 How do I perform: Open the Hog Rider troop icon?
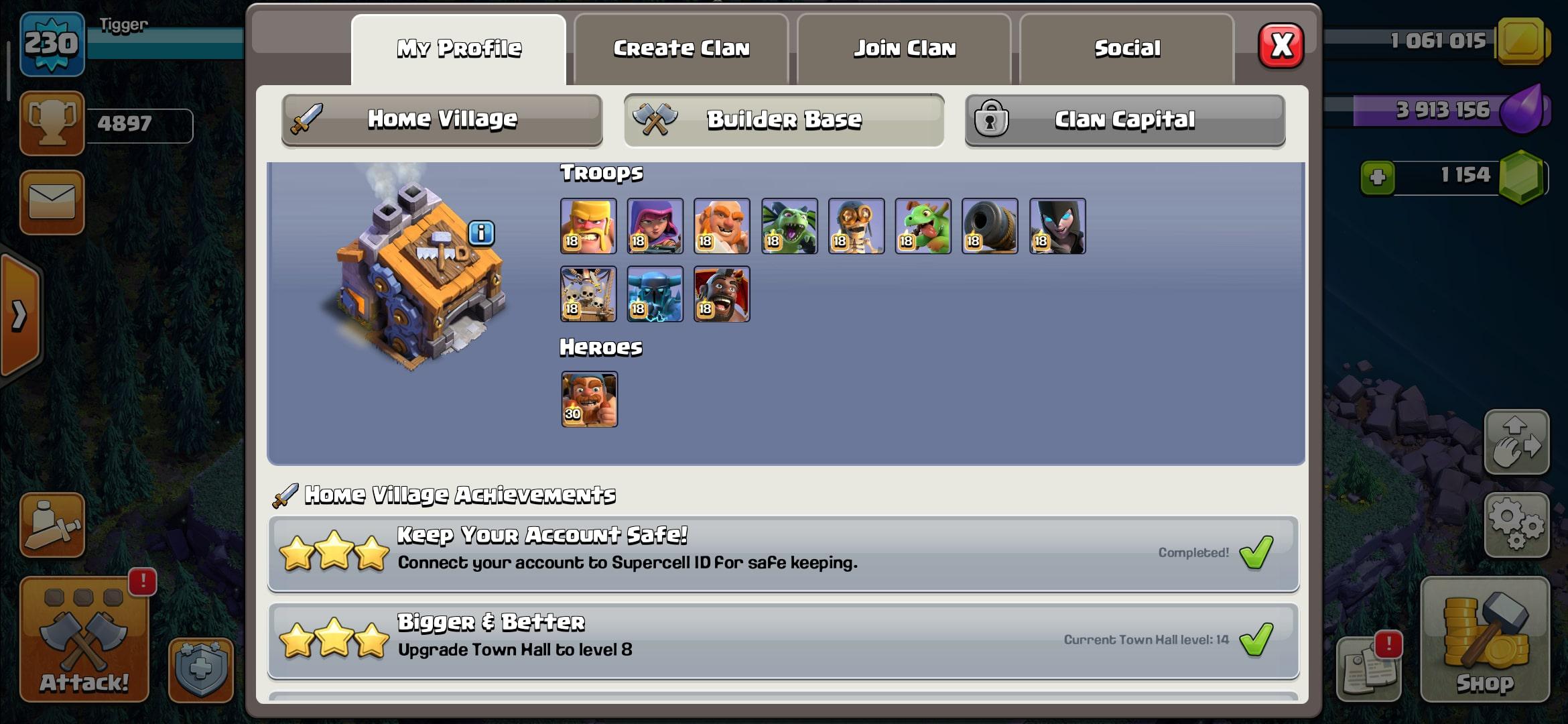point(722,294)
